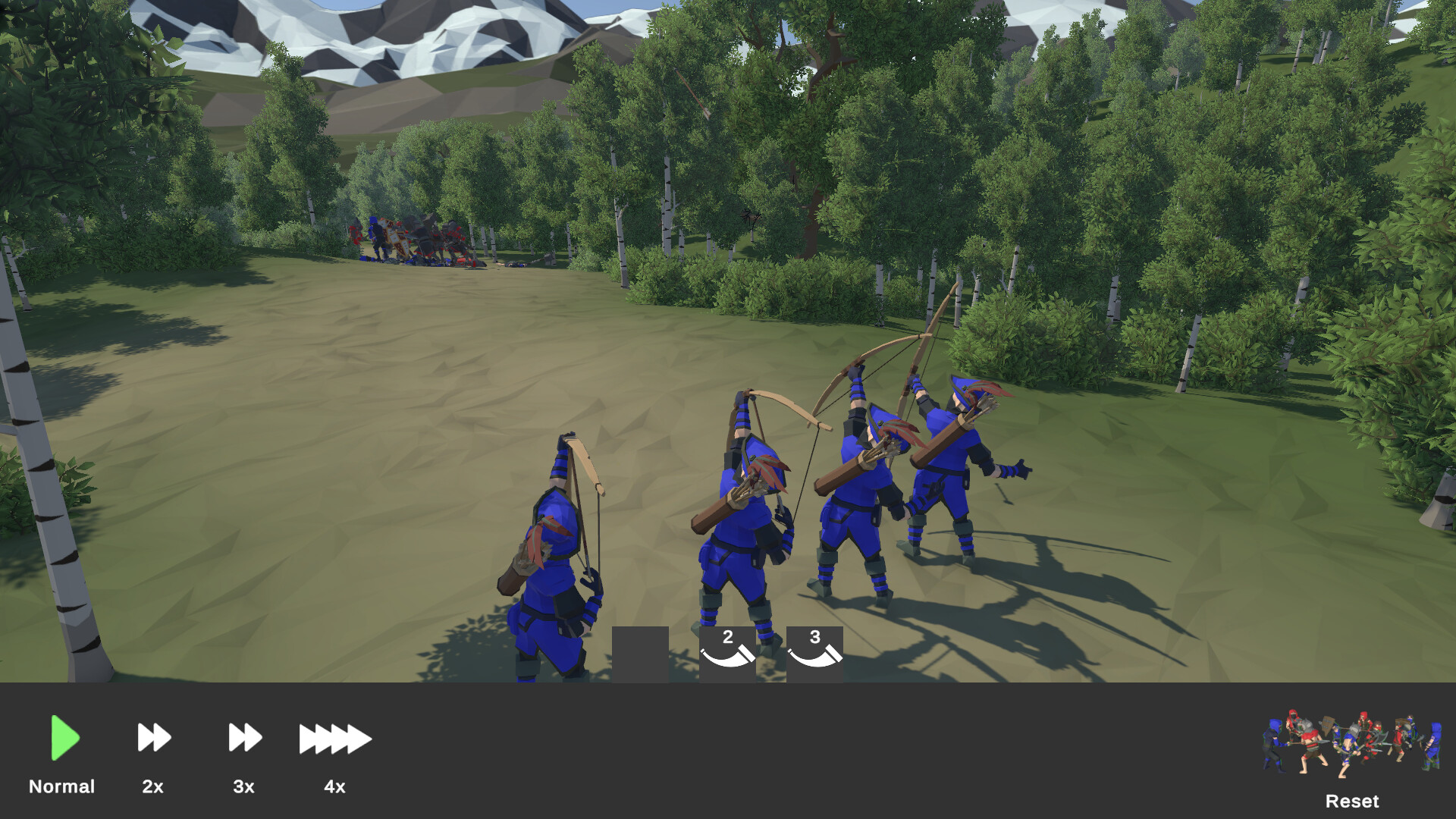Select the 3x speed arrows icon
1456x819 pixels.
point(243,736)
